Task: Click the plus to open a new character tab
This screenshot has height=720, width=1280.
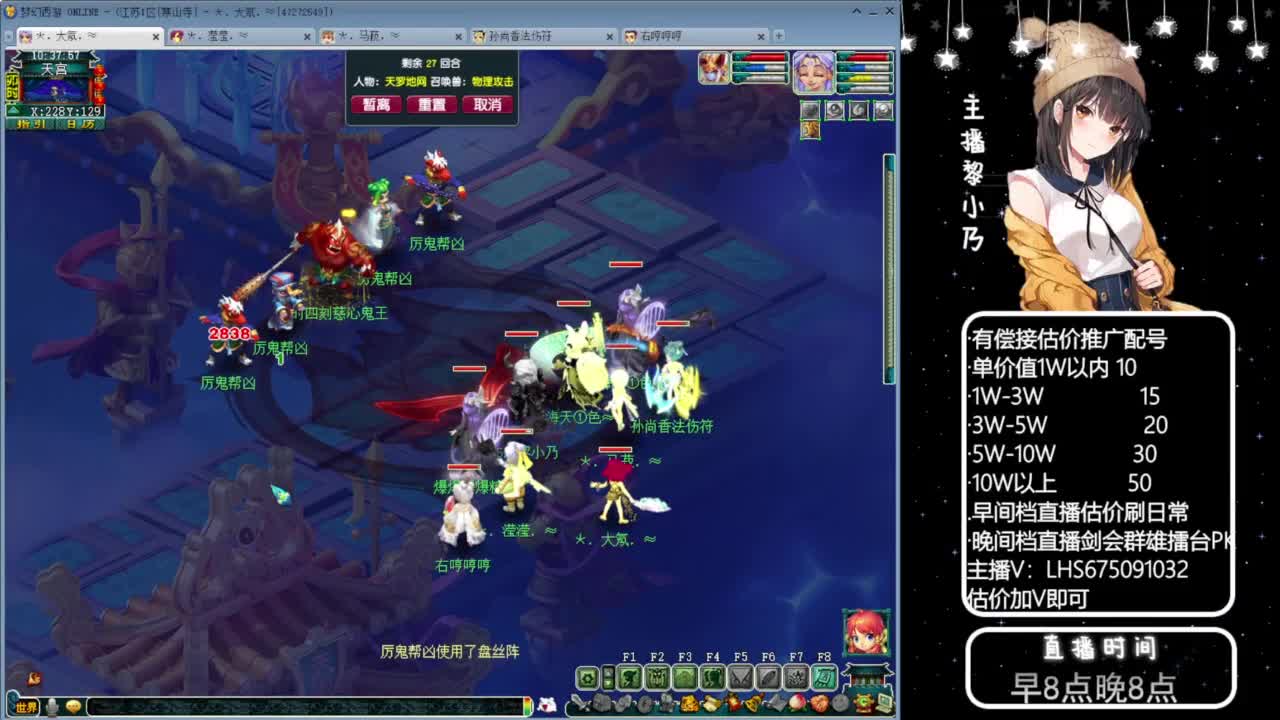Action: click(x=779, y=36)
